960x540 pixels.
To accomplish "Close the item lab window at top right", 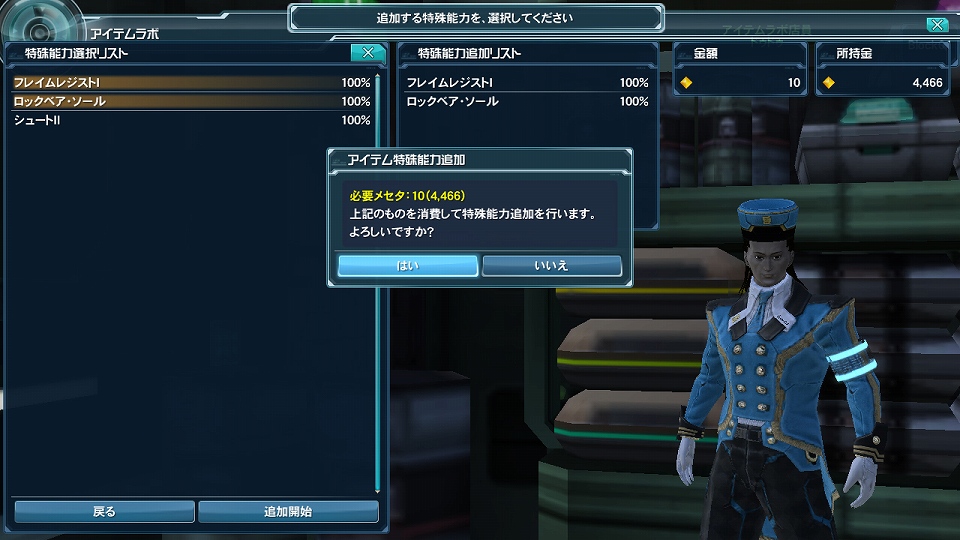I will pyautogui.click(x=937, y=25).
